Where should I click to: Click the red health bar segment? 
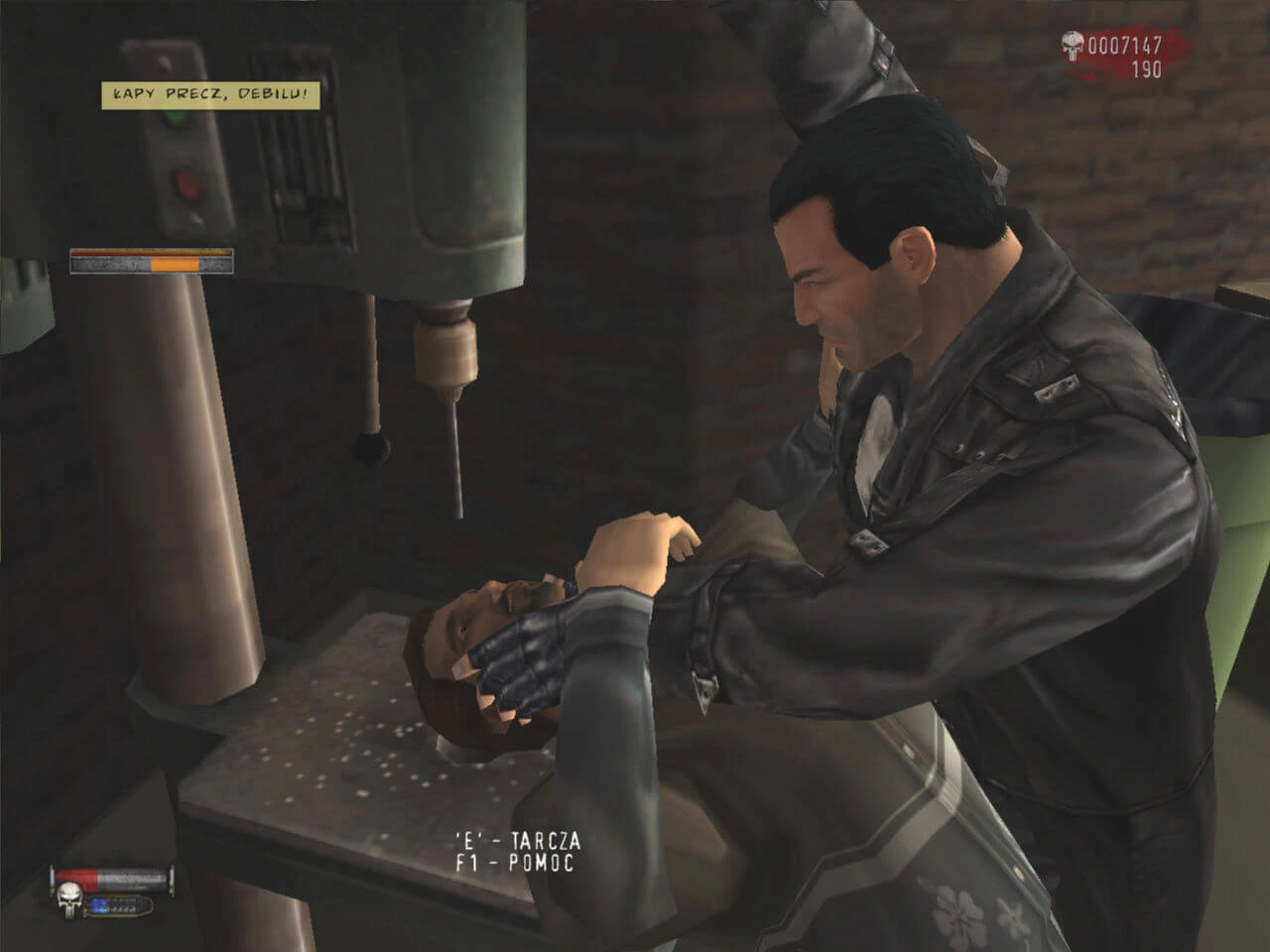[x=76, y=881]
